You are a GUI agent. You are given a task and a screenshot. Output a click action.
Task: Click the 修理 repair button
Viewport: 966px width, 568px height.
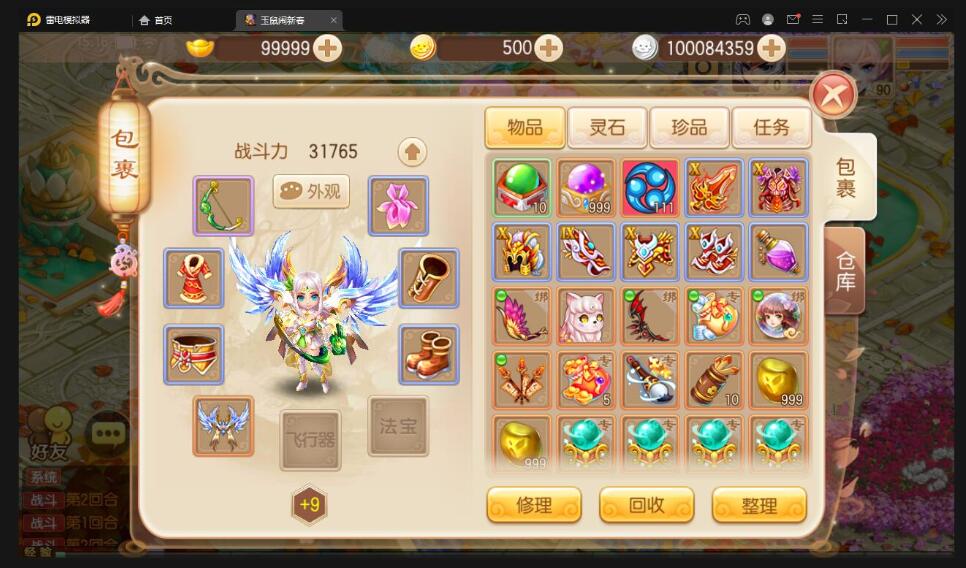[x=534, y=505]
